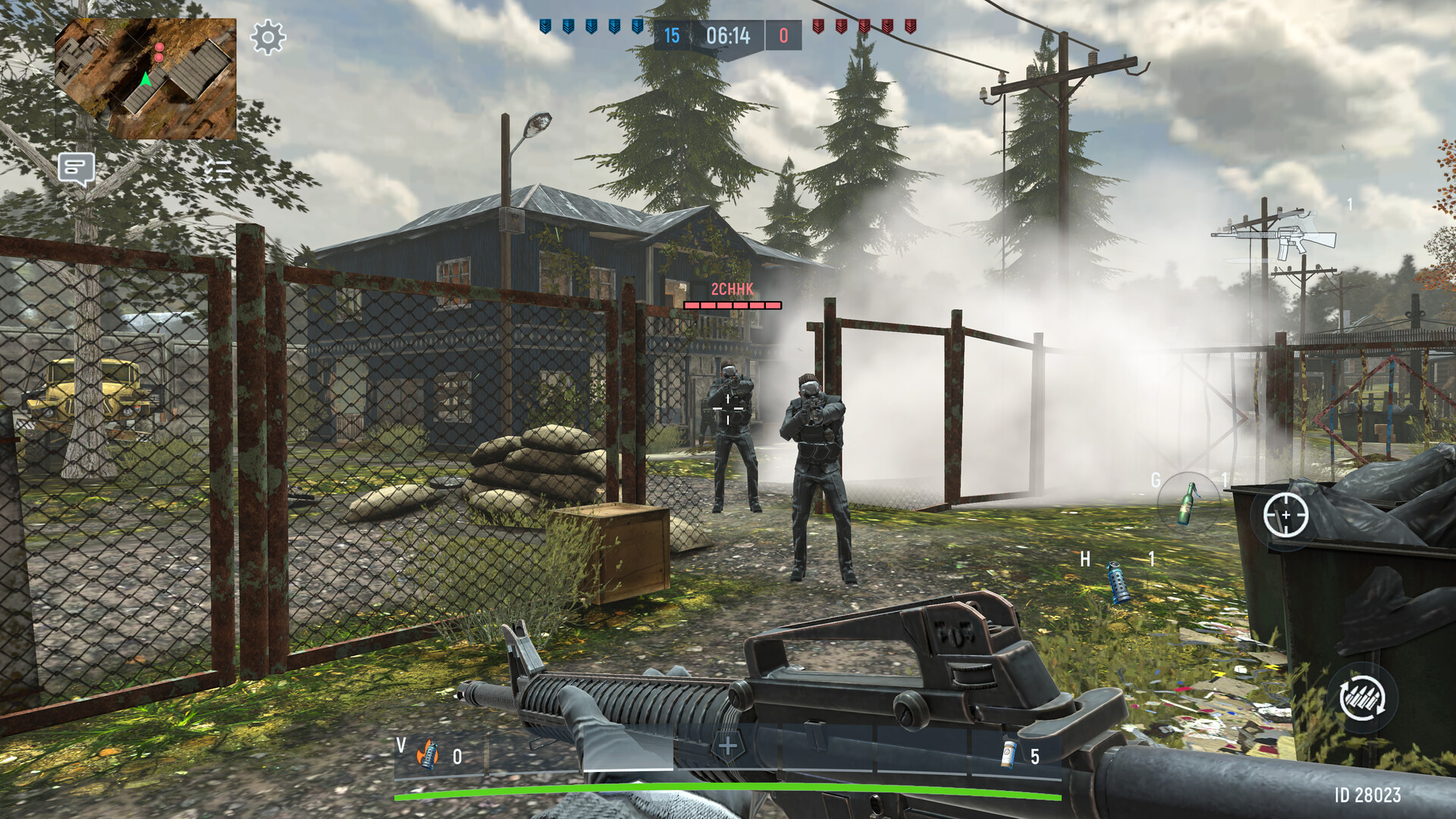The height and width of the screenshot is (819, 1456).
Task: Select the red team score tab
Action: pyautogui.click(x=783, y=33)
